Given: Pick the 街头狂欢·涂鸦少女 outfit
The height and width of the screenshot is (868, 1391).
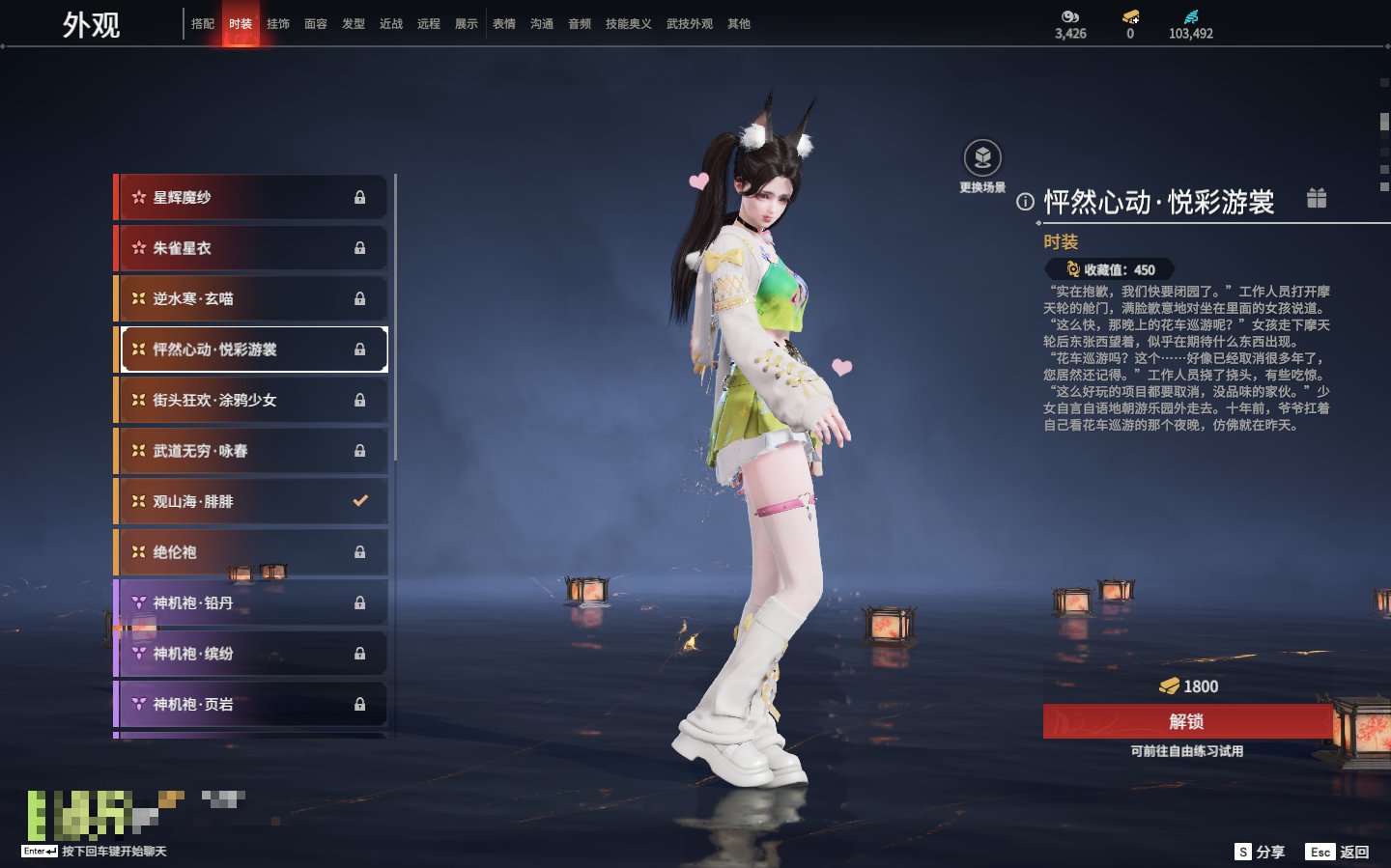Looking at the screenshot, I should (251, 400).
